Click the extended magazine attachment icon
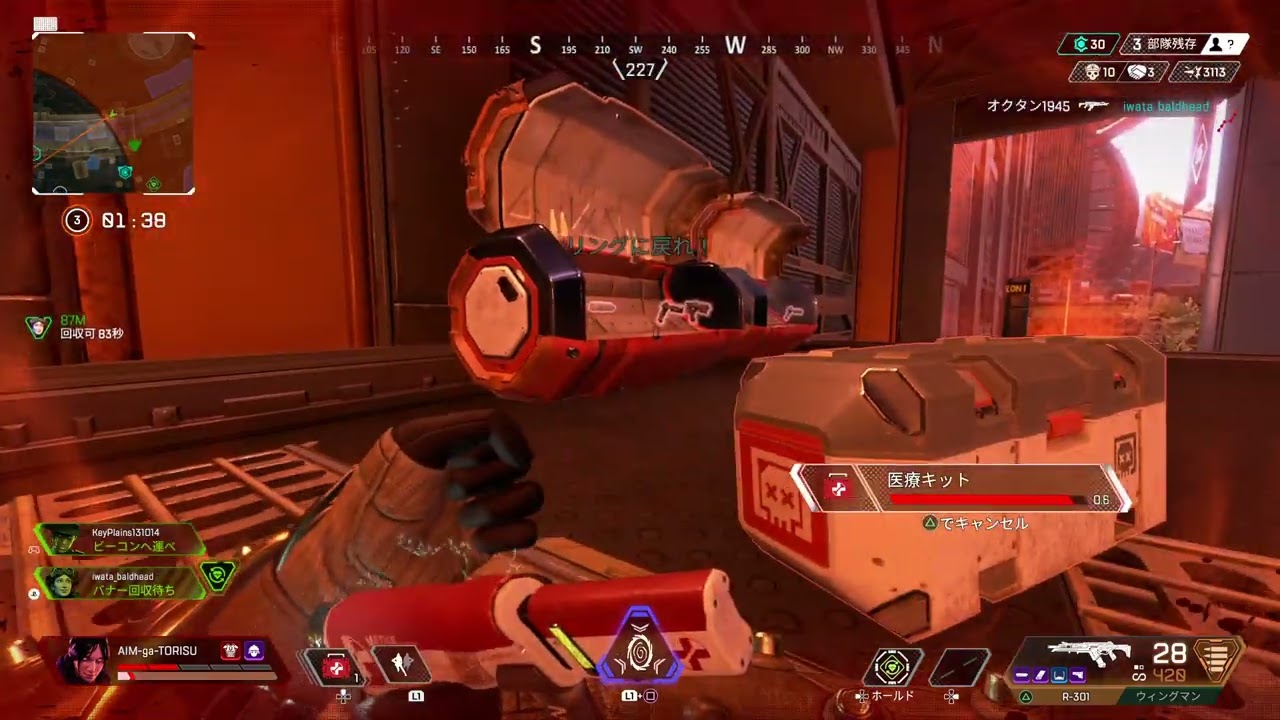This screenshot has height=720, width=1280. (1041, 675)
